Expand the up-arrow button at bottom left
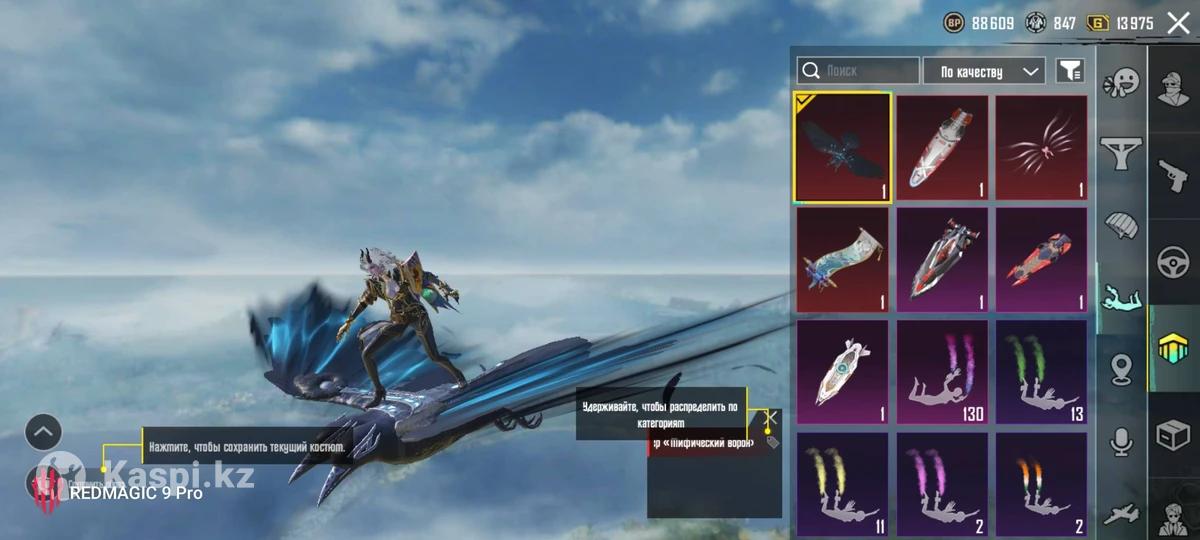Screen dimensions: 1200x540 44,432
